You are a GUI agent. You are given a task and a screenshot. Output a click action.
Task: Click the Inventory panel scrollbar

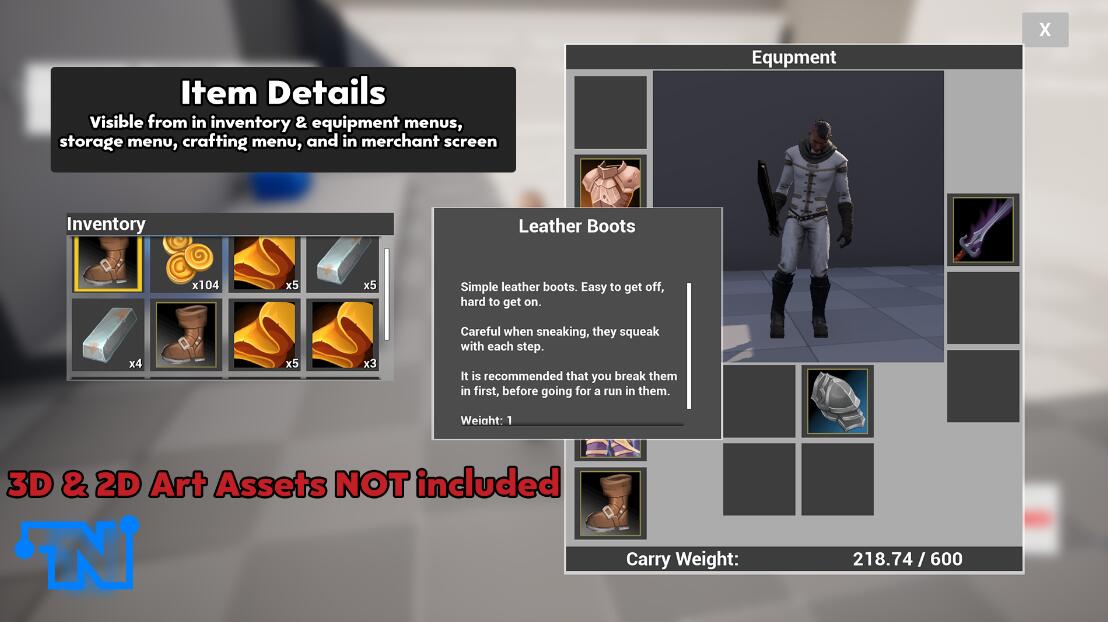[x=387, y=294]
